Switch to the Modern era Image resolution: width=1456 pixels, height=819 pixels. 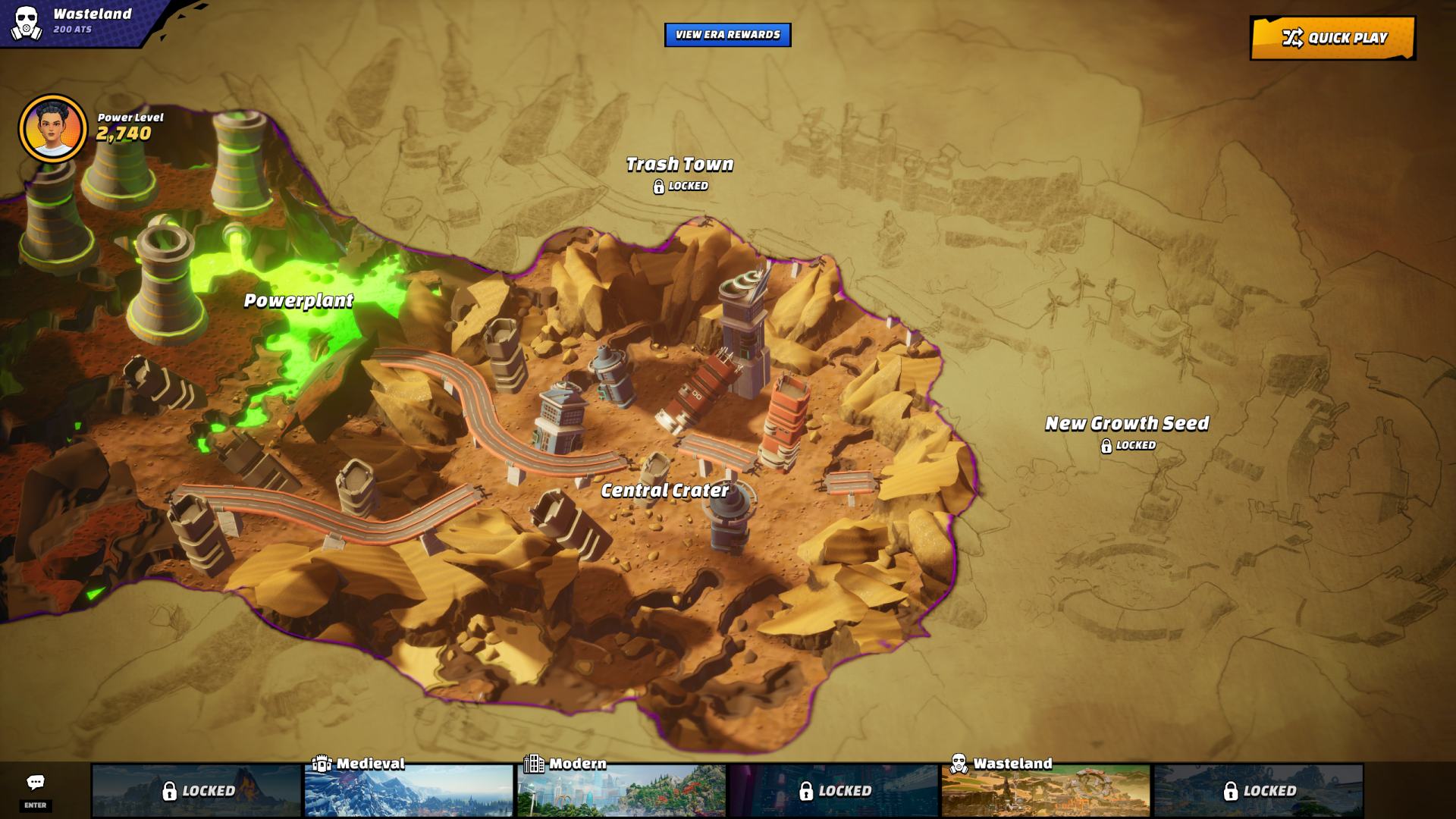click(621, 789)
